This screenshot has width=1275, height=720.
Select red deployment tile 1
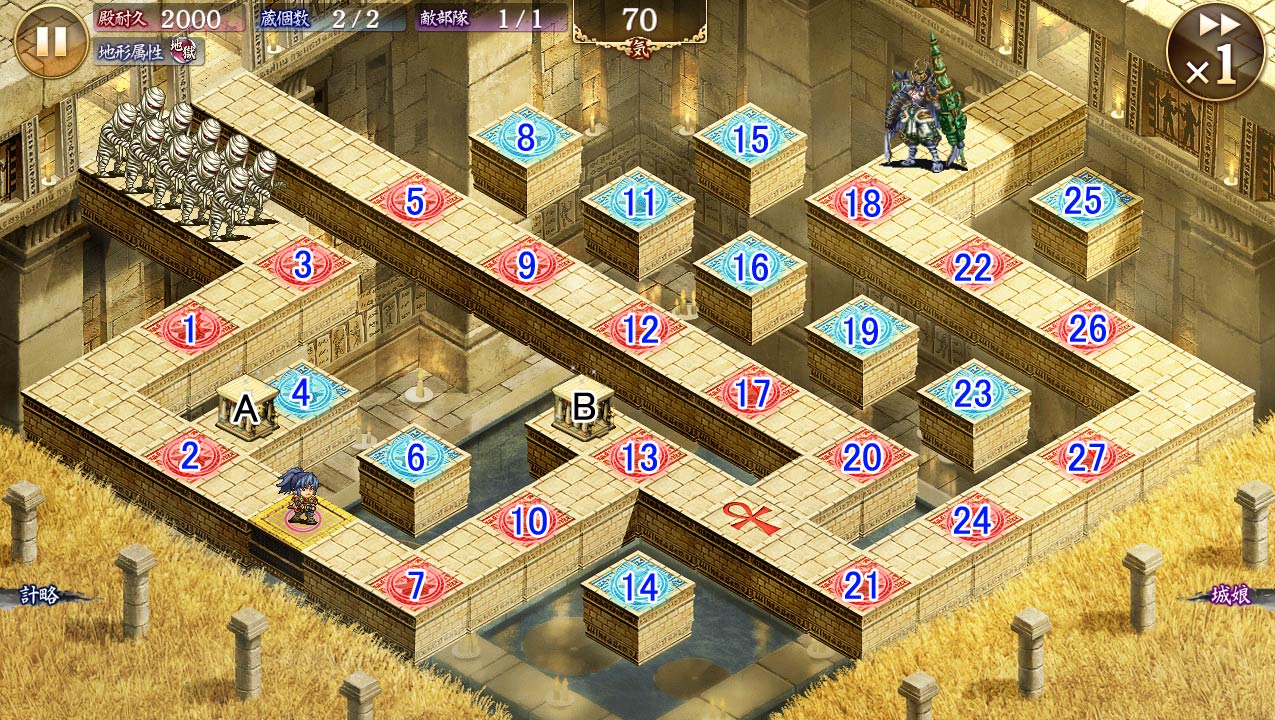pyautogui.click(x=189, y=330)
